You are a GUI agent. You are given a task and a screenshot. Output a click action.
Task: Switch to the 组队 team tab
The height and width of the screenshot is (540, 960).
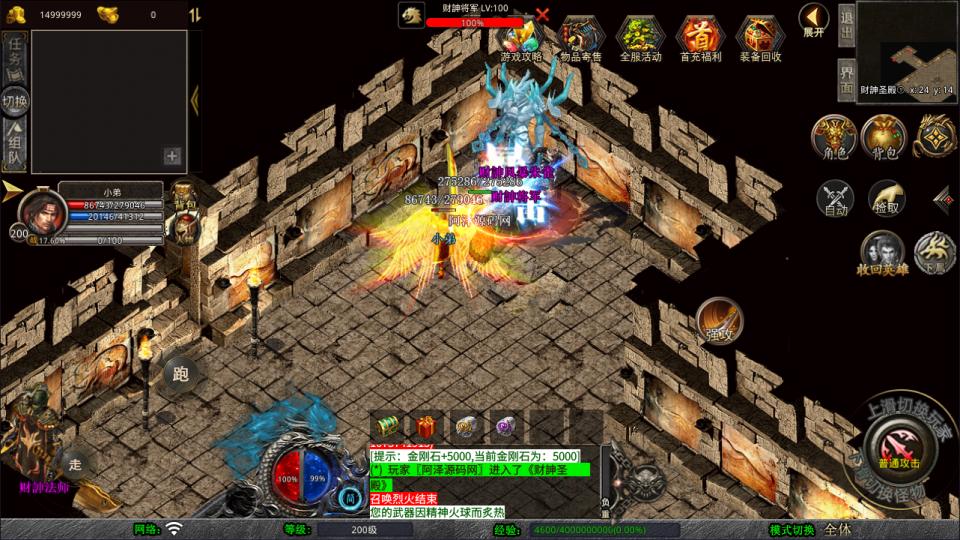[15, 147]
